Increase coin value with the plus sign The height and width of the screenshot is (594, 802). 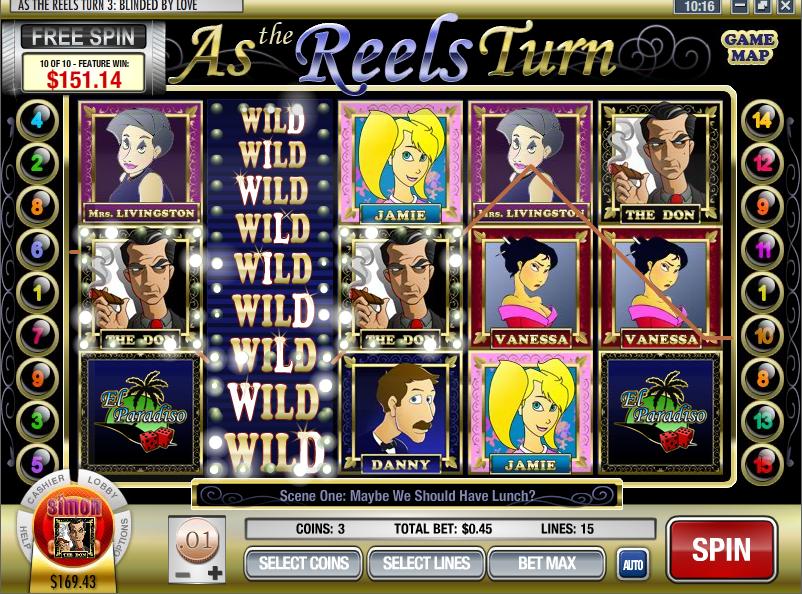215,574
